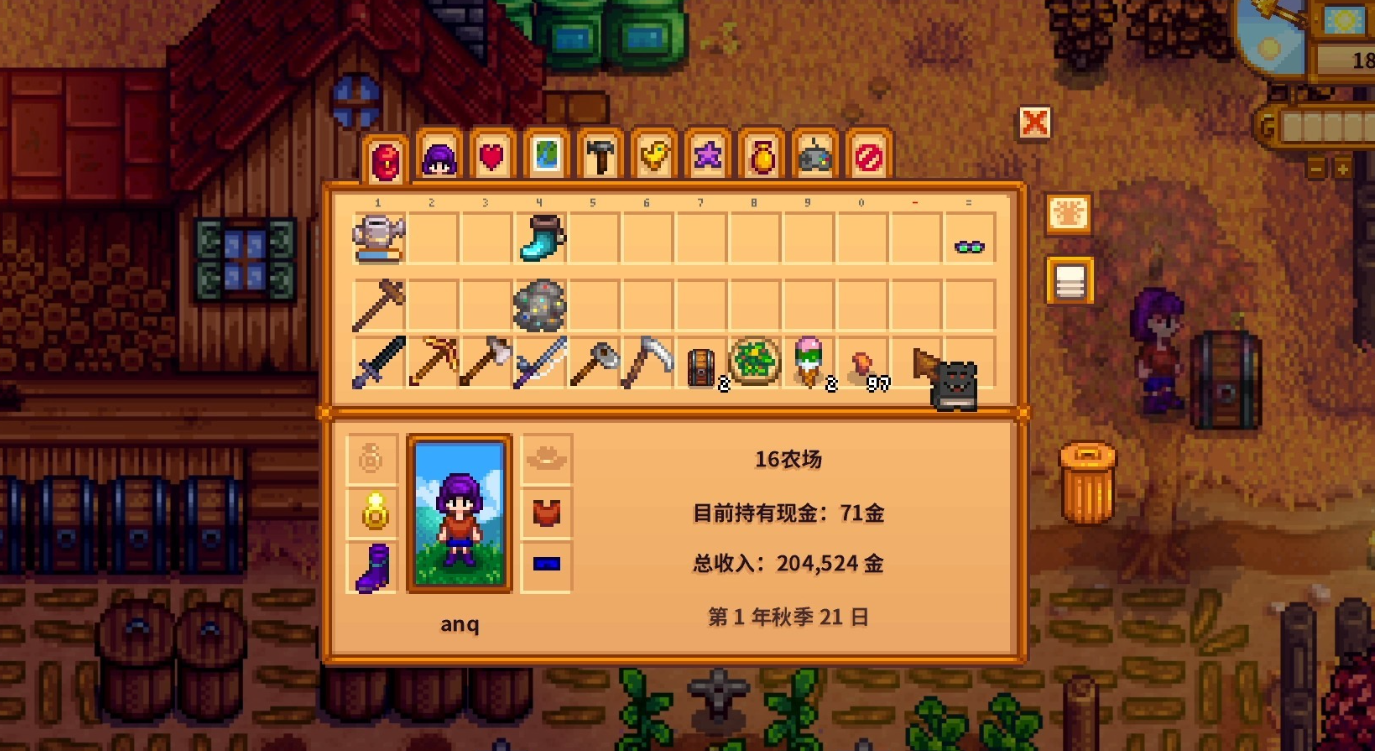Open the purple star tab

click(x=708, y=158)
